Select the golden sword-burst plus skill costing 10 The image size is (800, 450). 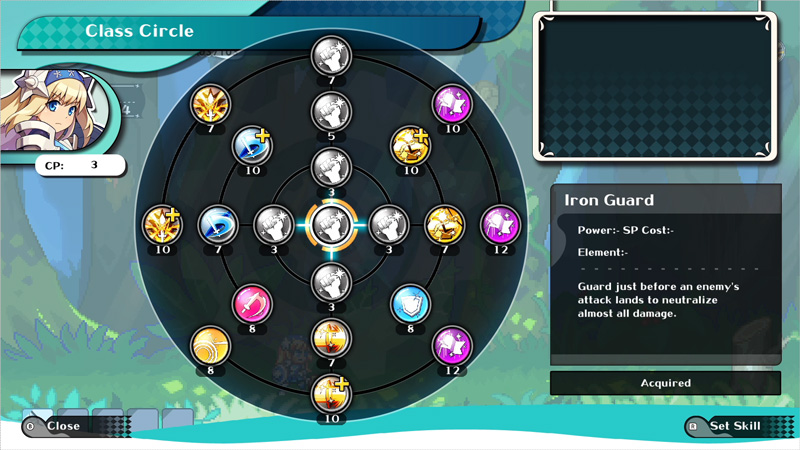point(161,224)
